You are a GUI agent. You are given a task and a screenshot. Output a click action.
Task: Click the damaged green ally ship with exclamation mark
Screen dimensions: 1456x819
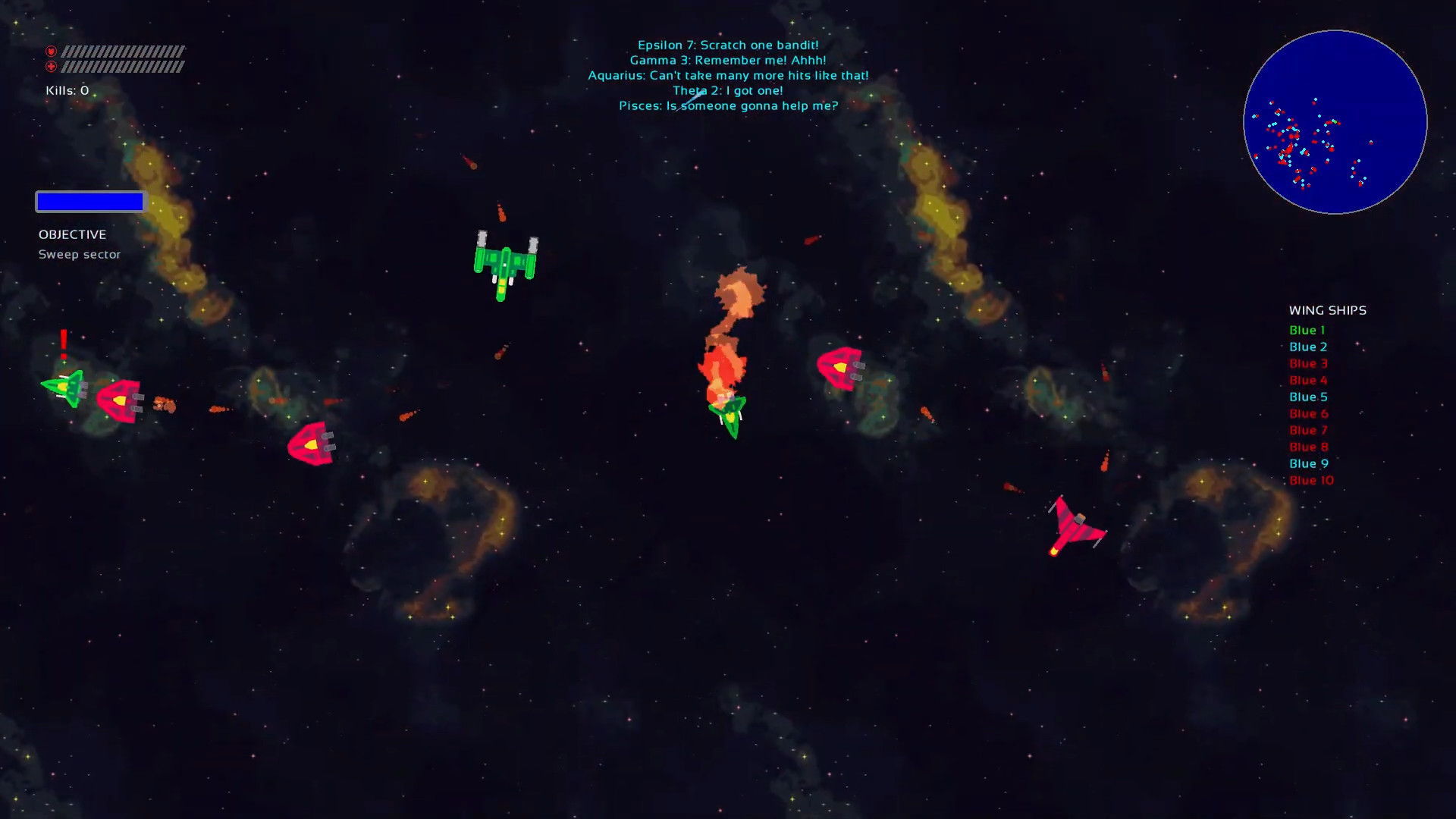pos(67,388)
